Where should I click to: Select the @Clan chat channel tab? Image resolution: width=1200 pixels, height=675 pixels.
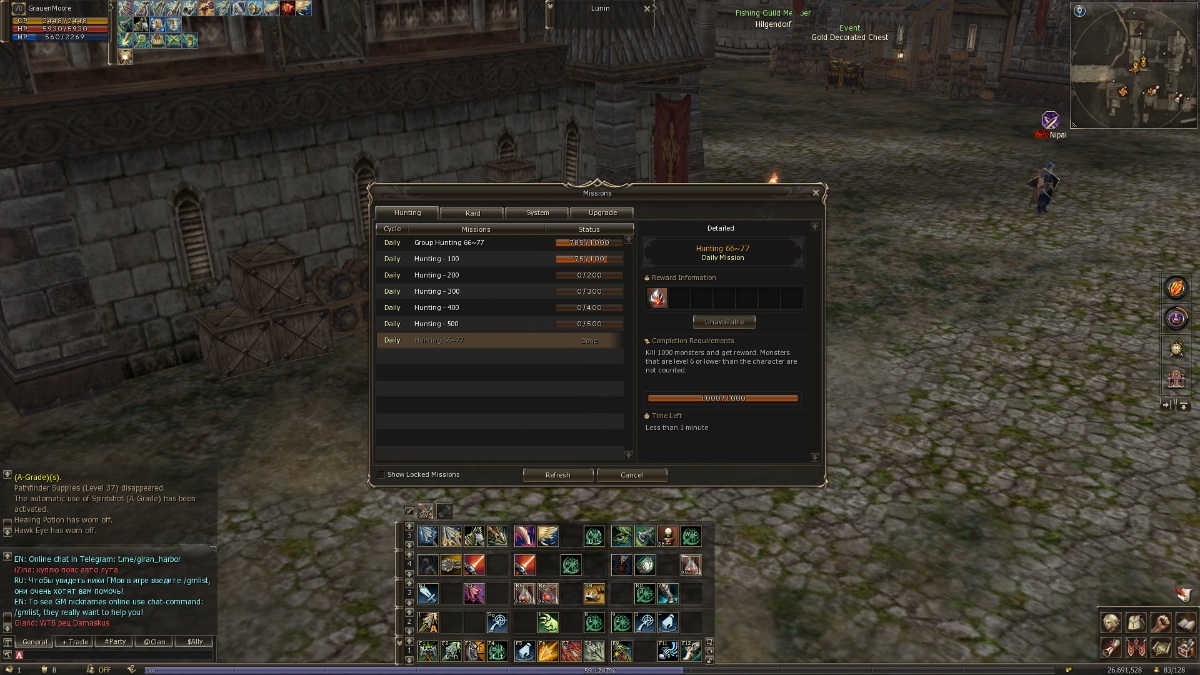click(x=154, y=641)
